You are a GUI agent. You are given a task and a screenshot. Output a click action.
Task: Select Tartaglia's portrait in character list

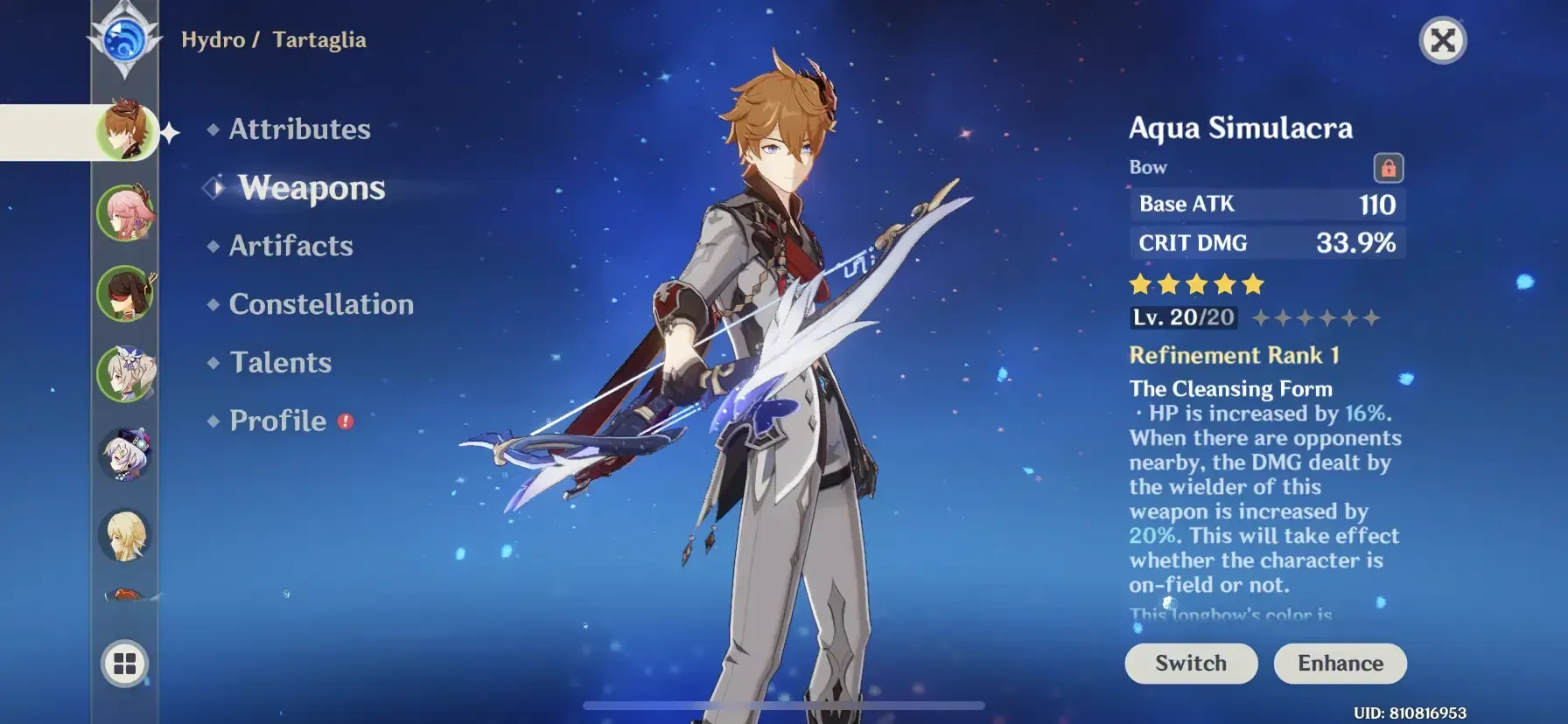125,131
